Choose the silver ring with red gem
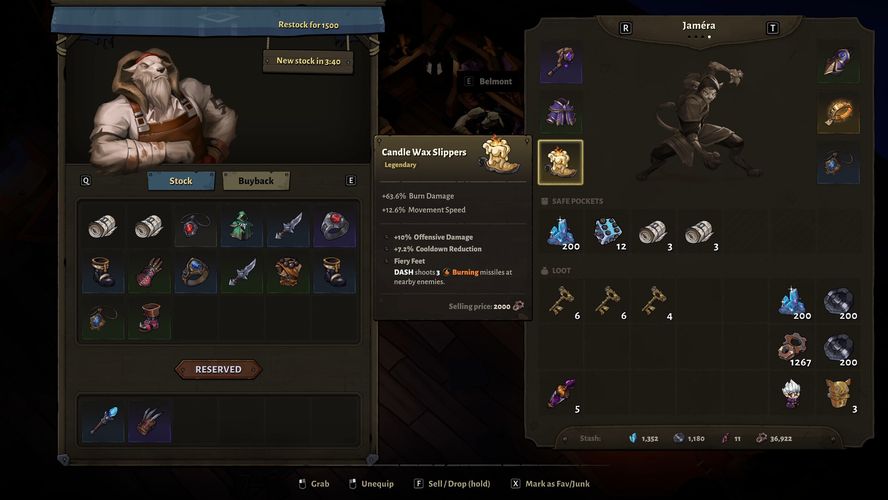This screenshot has height=500, width=888. 334,227
